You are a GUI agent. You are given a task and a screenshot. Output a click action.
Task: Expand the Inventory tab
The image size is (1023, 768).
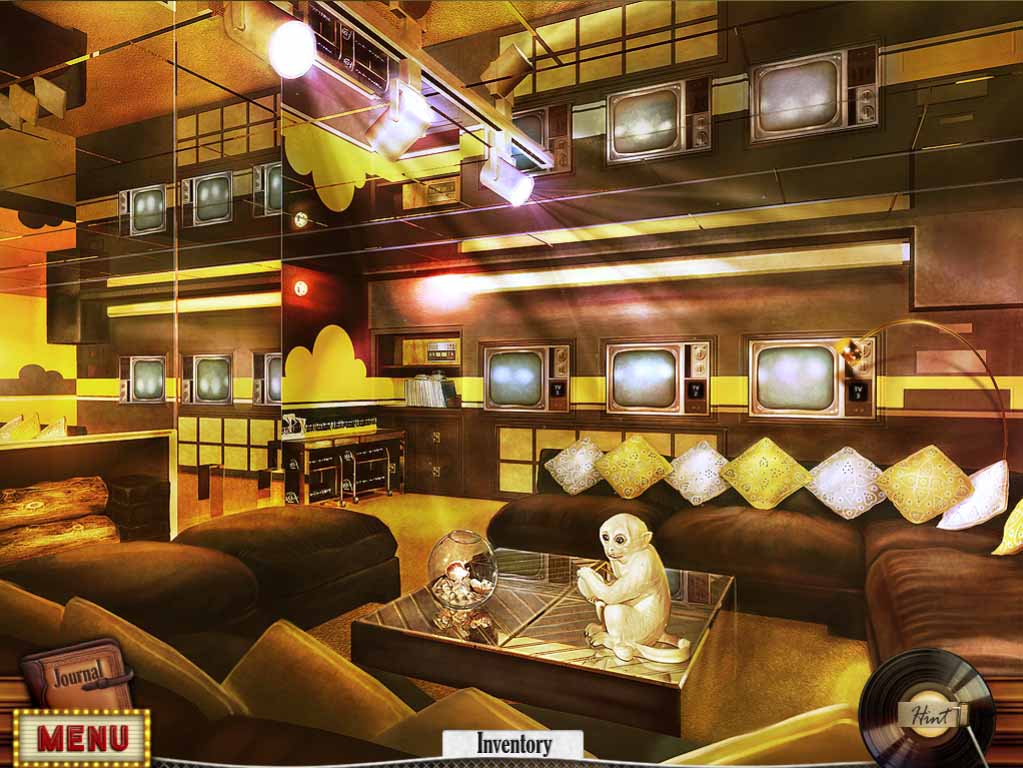513,744
